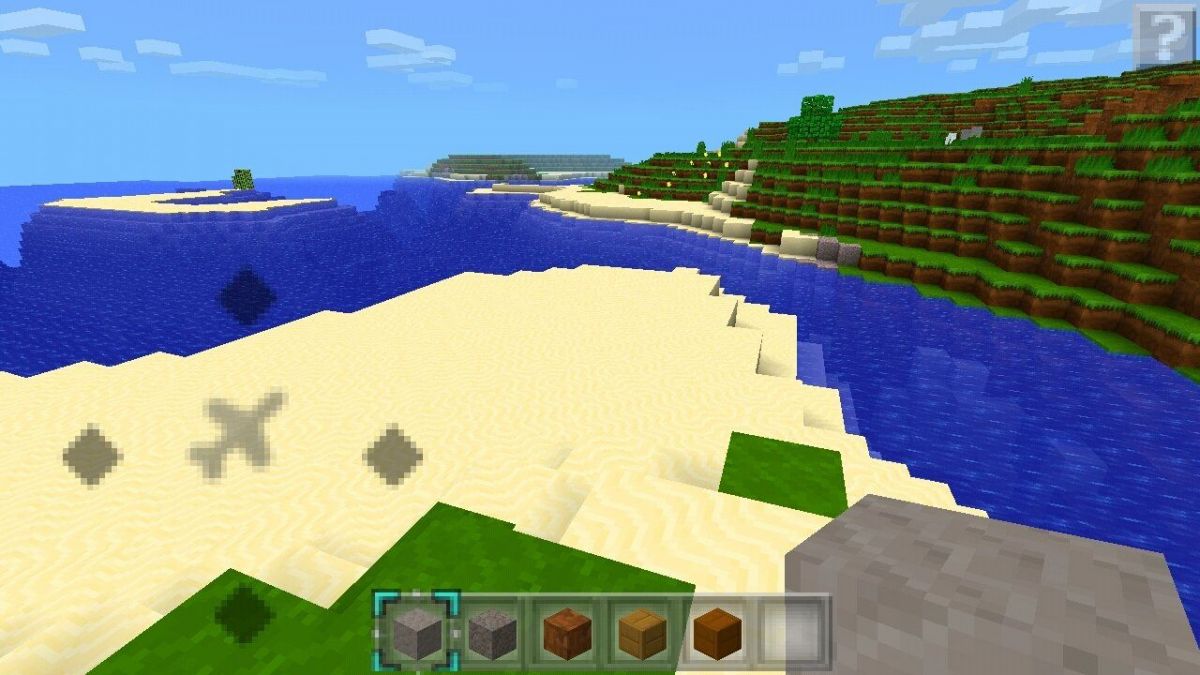The height and width of the screenshot is (675, 1200).
Task: Choose the dark speckled gray block slot
Action: (492, 631)
